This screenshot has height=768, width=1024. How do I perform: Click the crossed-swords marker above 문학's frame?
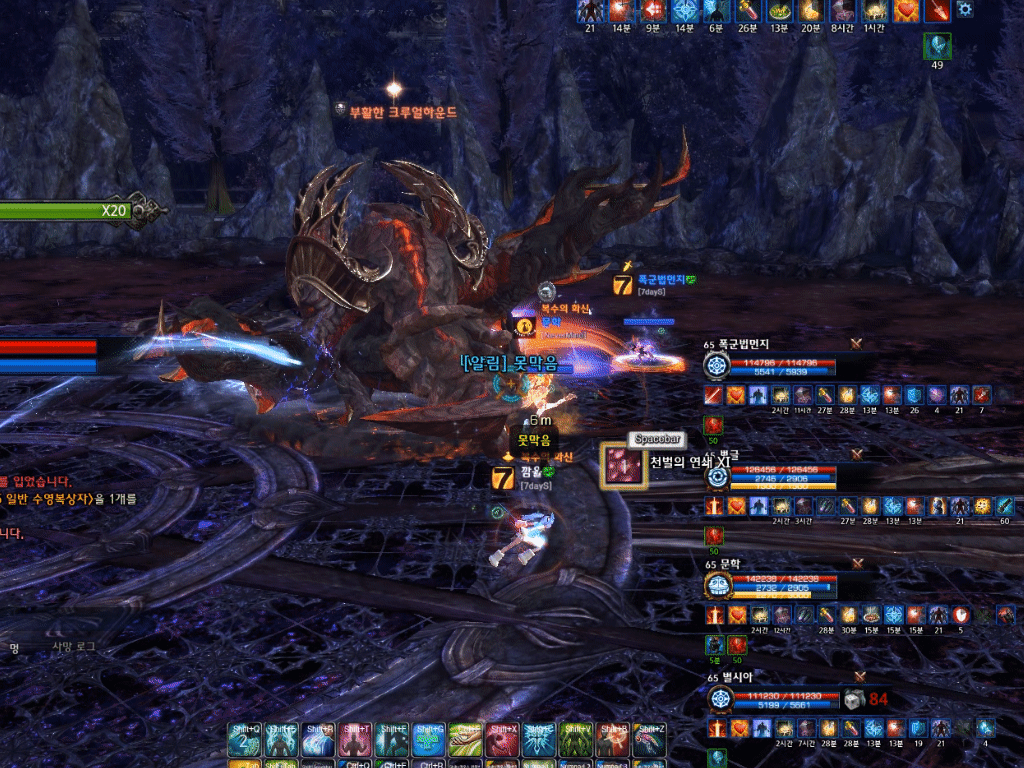click(857, 566)
